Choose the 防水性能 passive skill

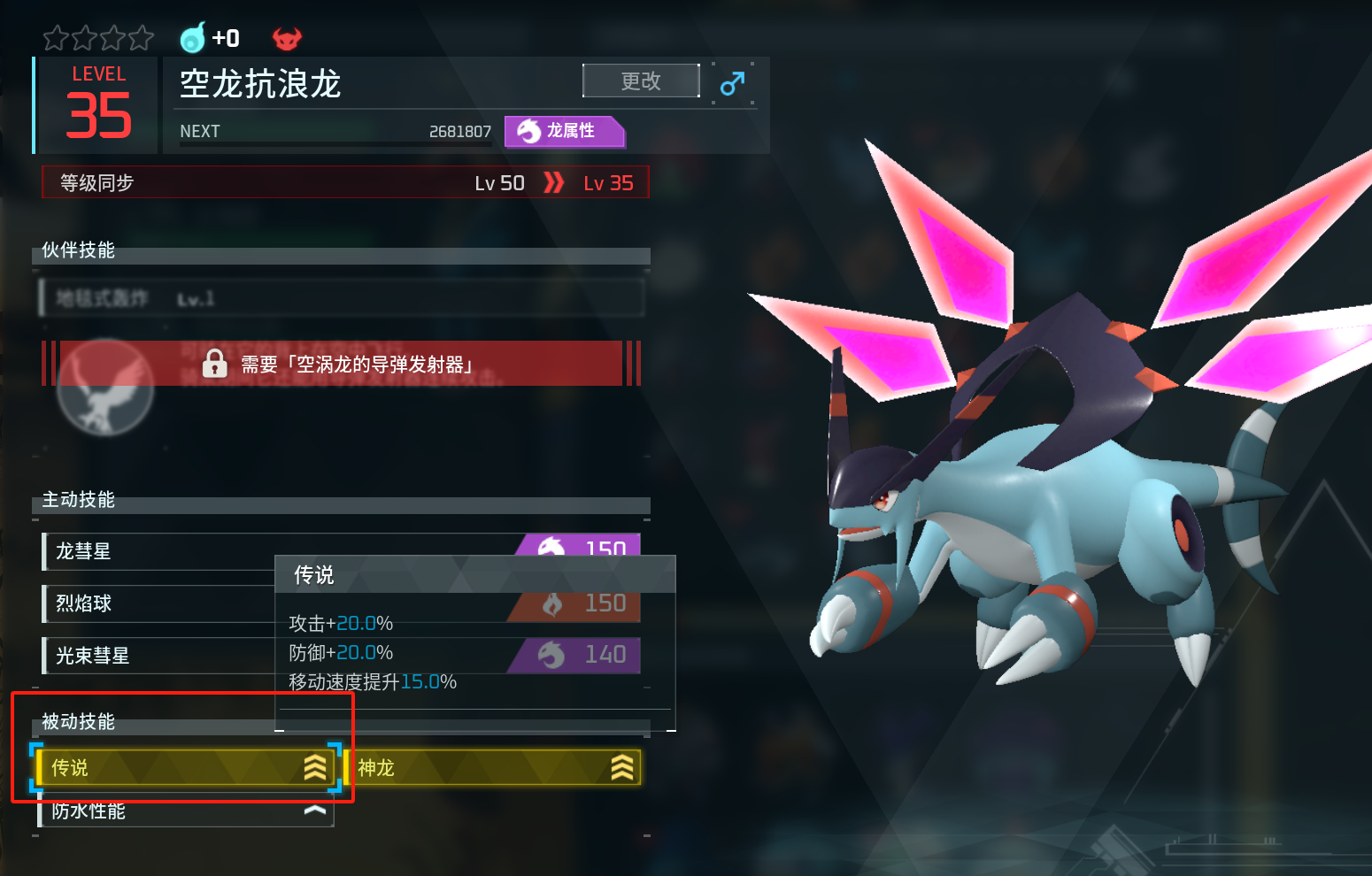tap(186, 811)
